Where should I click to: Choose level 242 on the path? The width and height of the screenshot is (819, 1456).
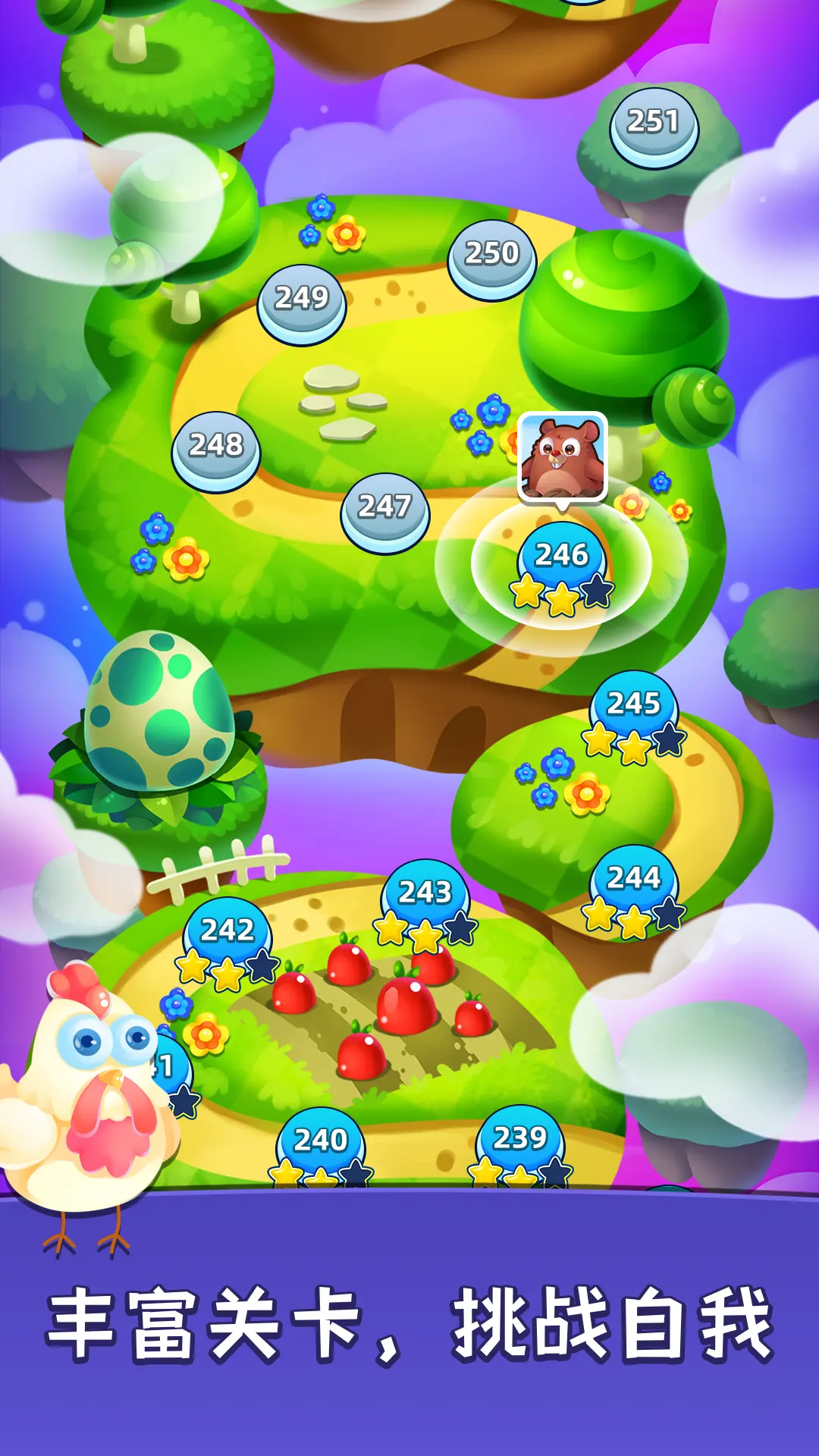click(227, 934)
